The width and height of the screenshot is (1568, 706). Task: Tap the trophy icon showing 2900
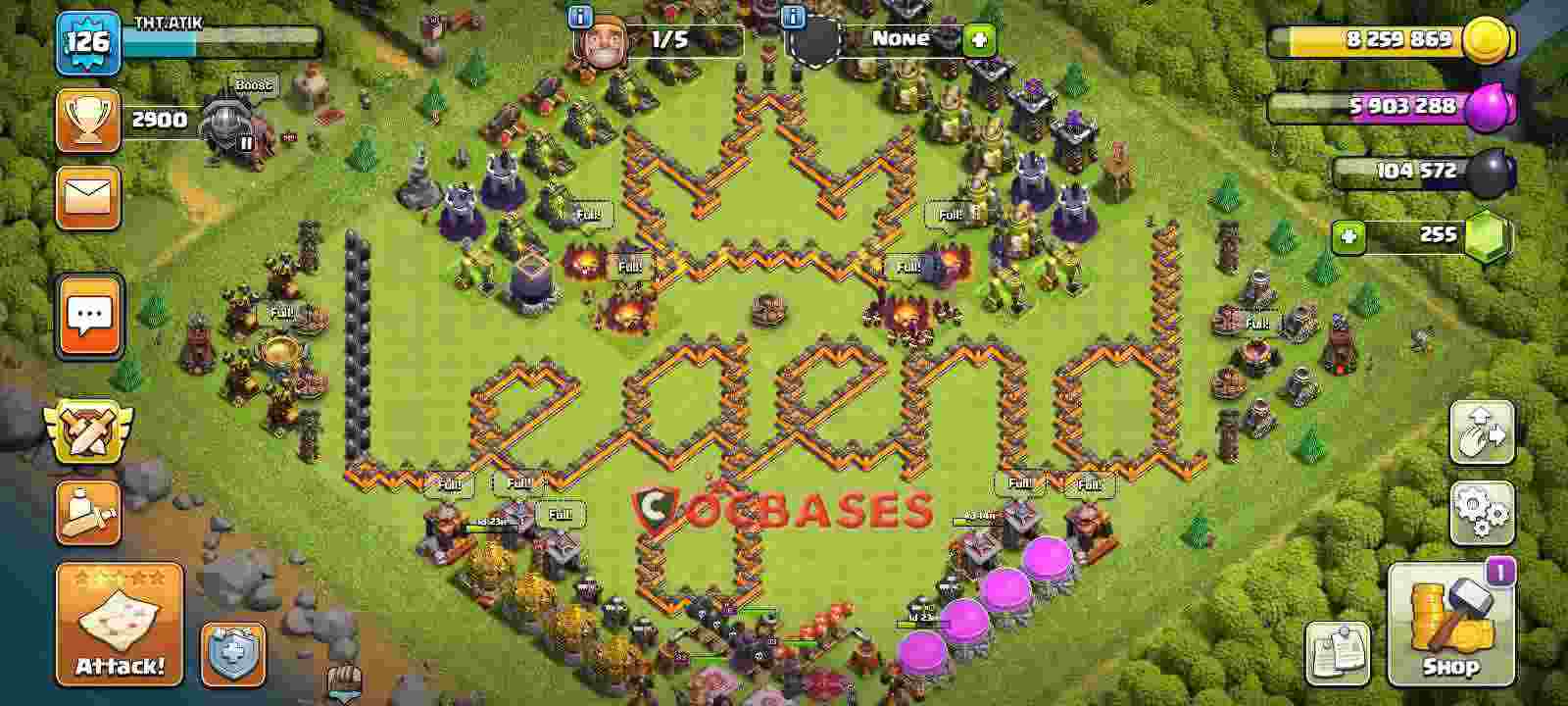[x=89, y=120]
